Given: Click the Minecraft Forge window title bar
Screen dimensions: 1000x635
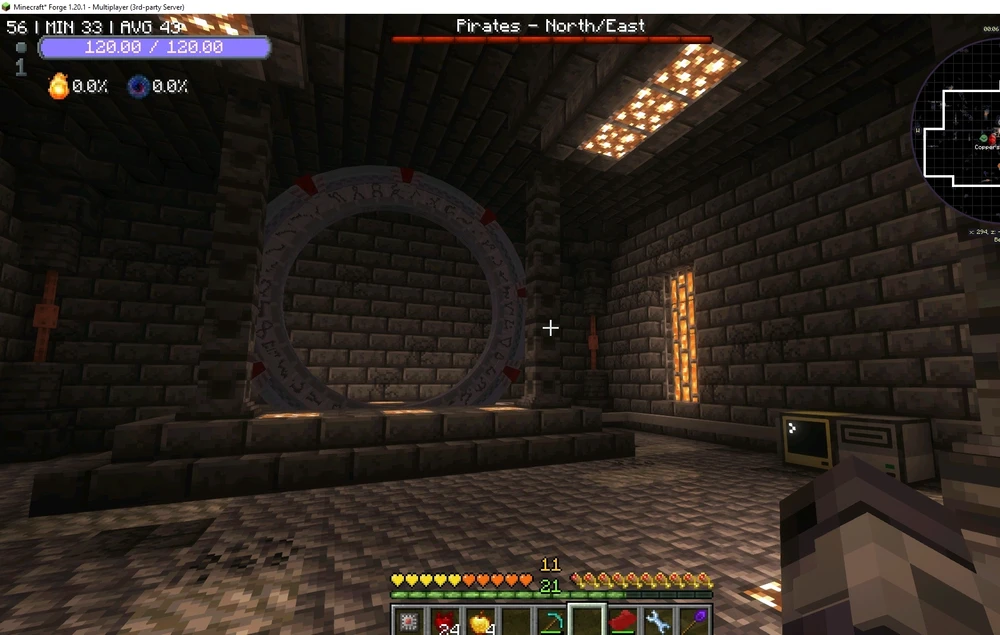Looking at the screenshot, I should click(x=500, y=6).
